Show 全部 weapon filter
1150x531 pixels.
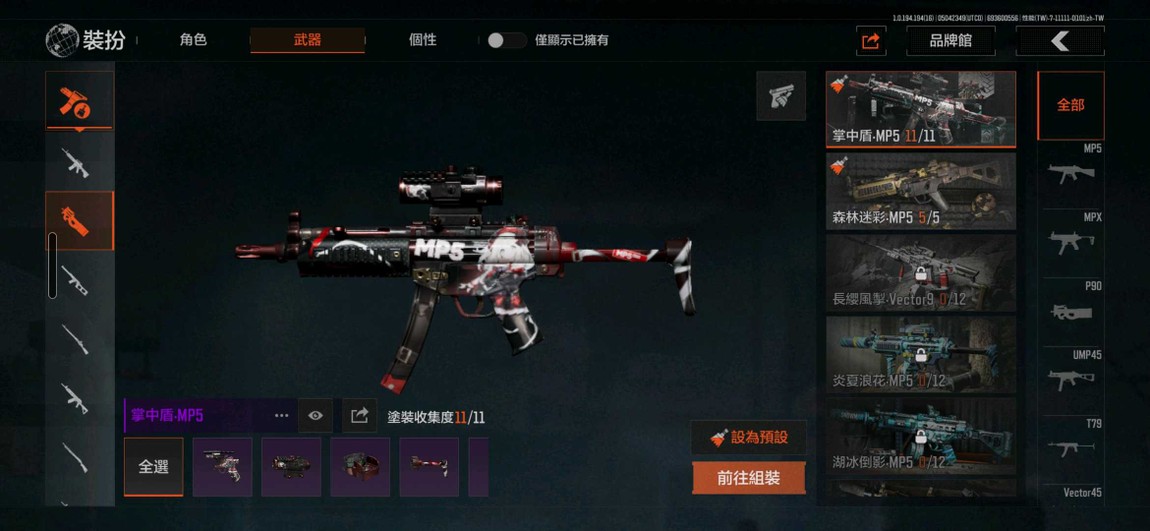(x=1070, y=105)
